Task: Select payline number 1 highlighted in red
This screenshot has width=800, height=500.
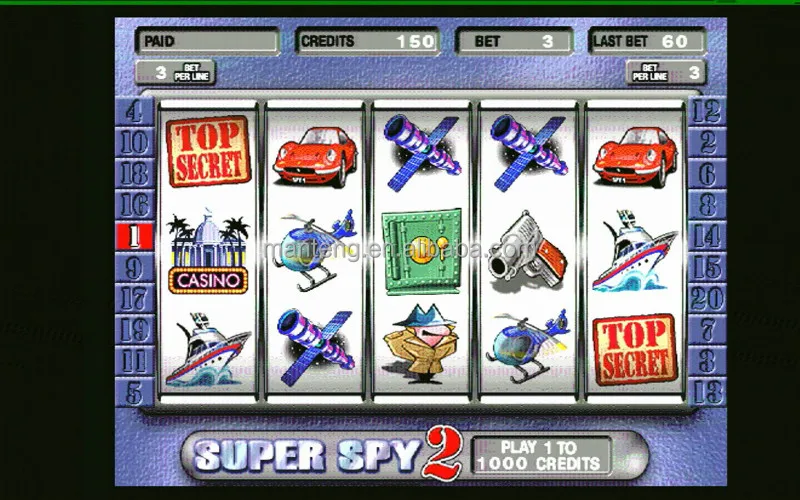Action: [133, 237]
